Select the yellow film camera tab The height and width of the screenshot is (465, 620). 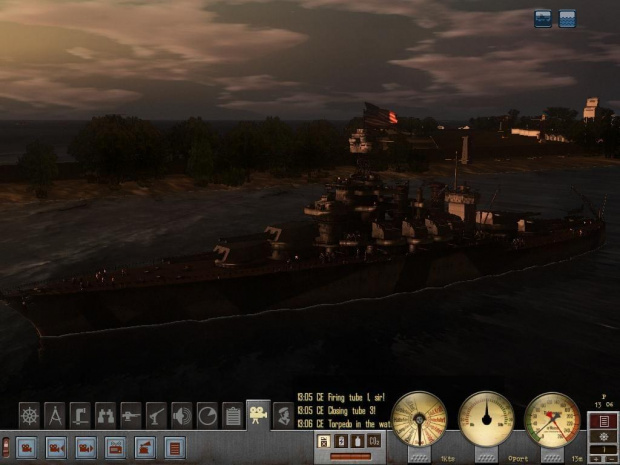(x=259, y=414)
